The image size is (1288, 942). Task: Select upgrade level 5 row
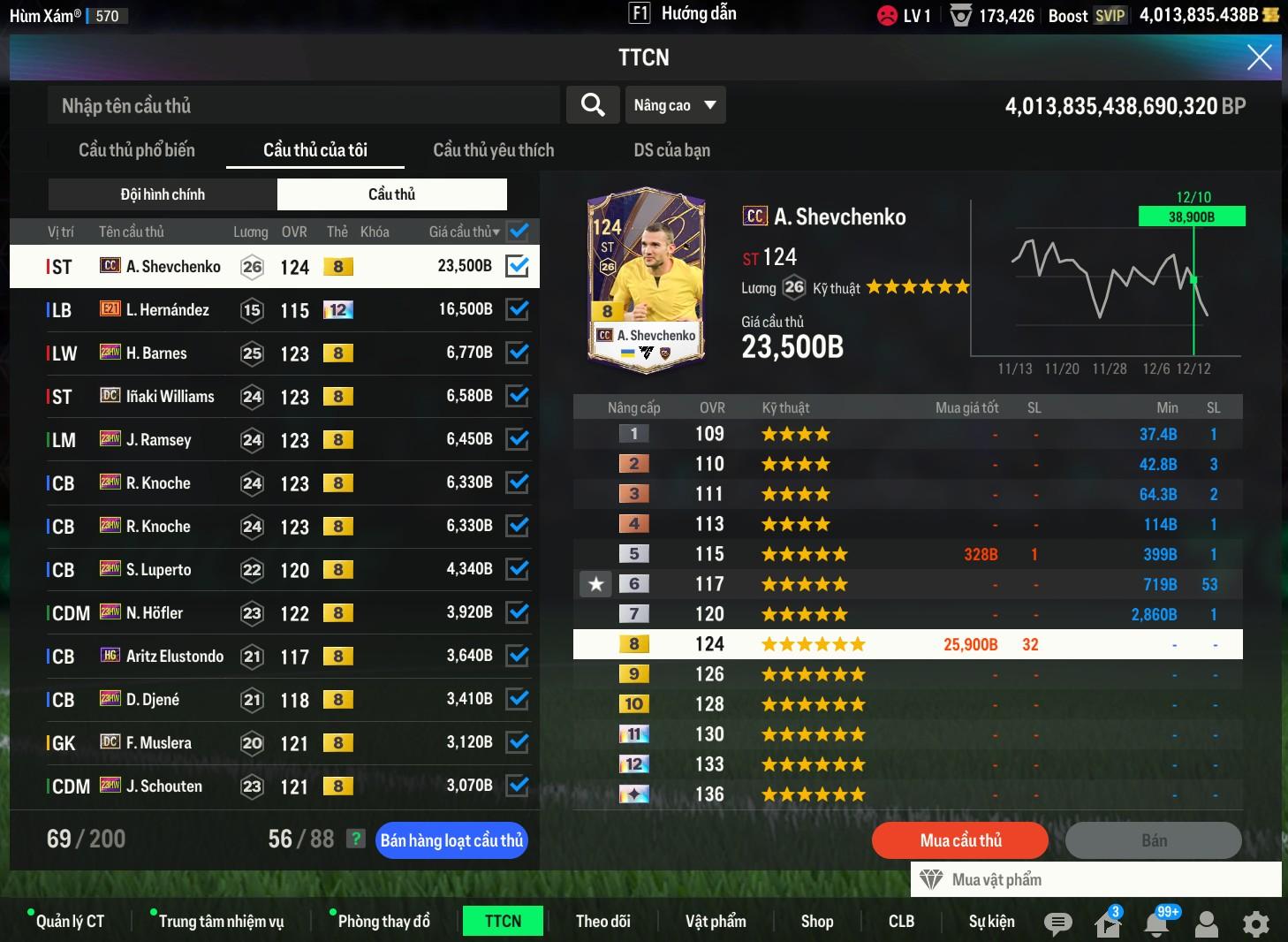(907, 554)
